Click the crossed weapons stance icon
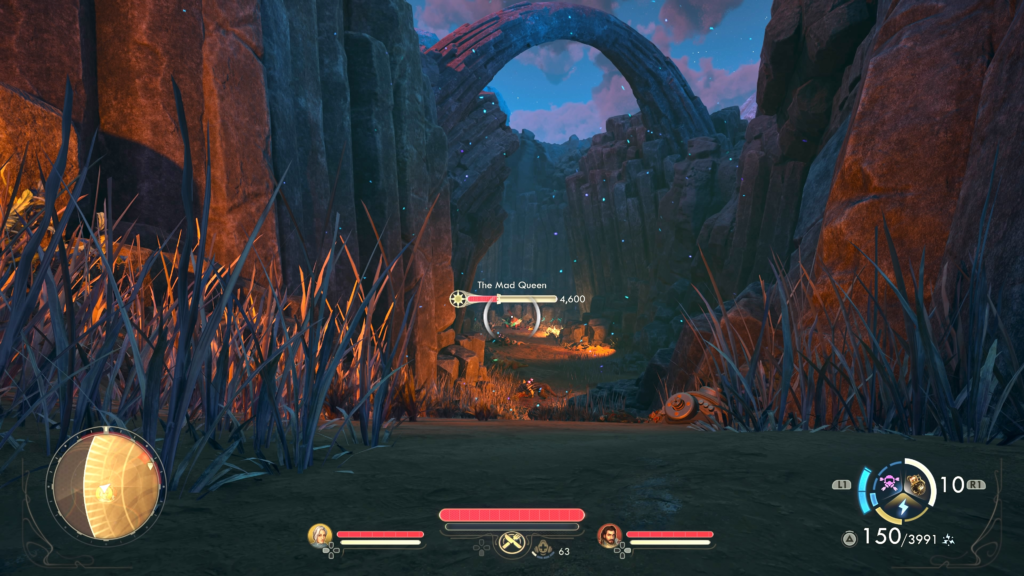Screen dimensions: 1024x576 512,540
